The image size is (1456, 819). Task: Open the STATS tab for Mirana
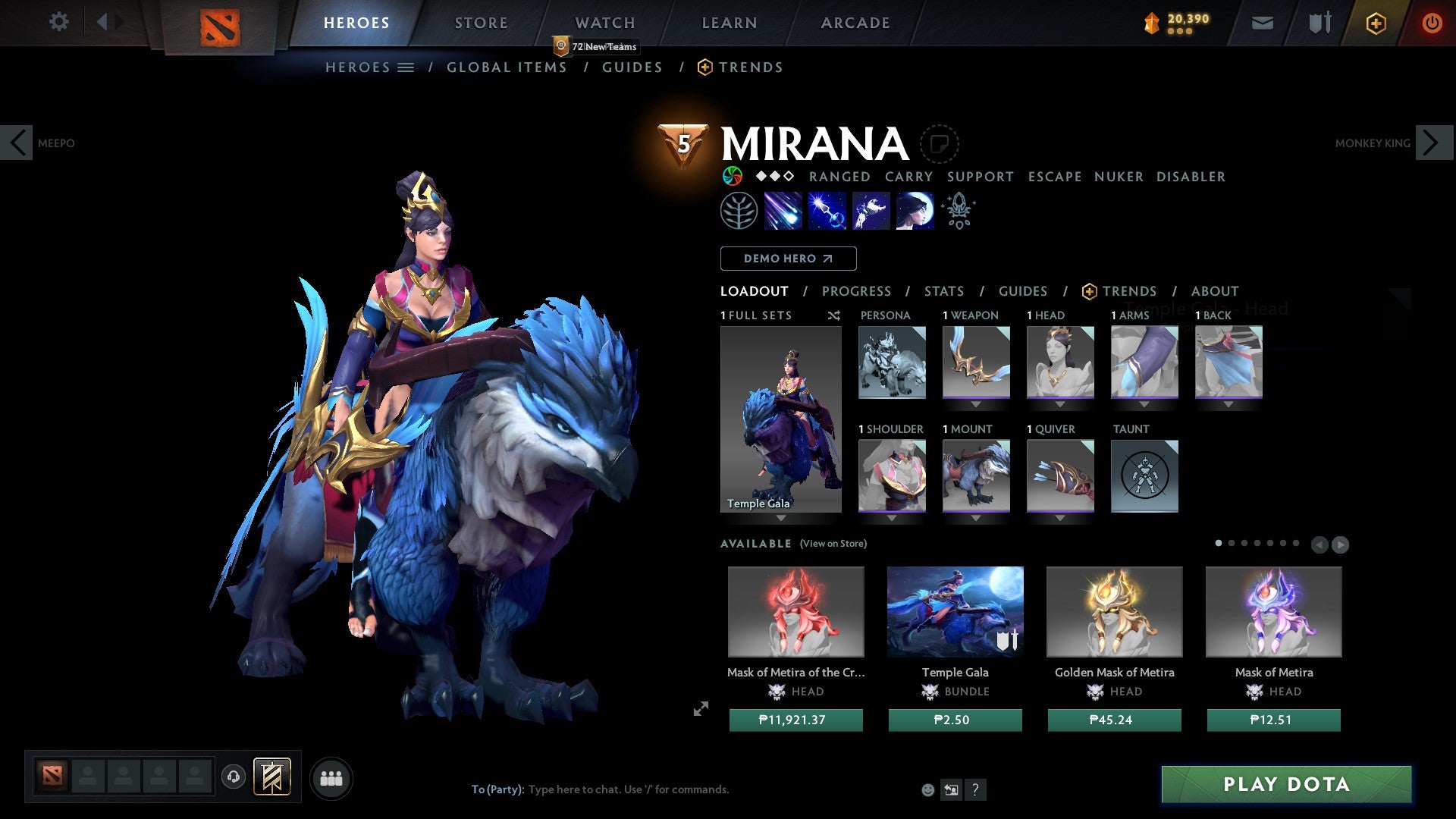coord(943,290)
